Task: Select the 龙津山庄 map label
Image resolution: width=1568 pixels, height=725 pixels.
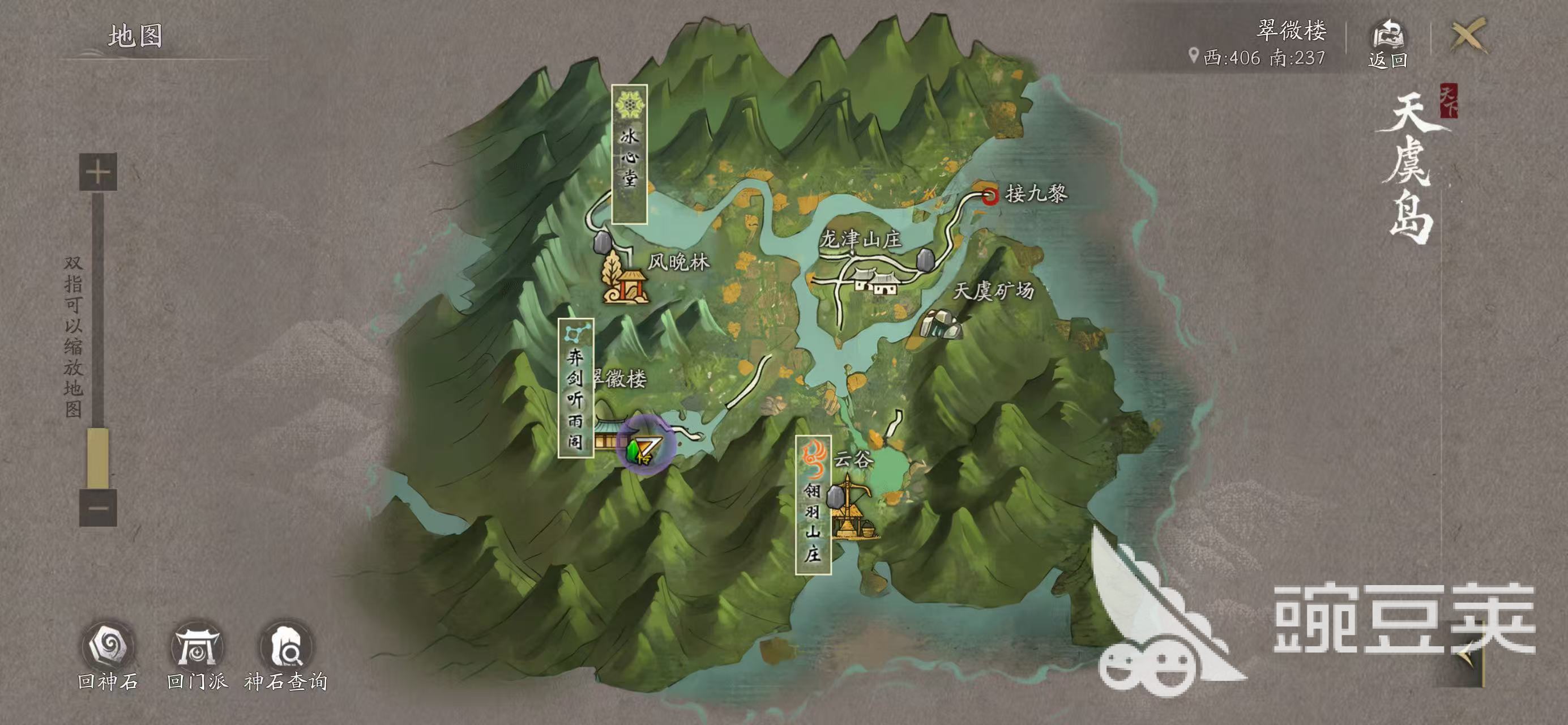Action: coord(860,238)
